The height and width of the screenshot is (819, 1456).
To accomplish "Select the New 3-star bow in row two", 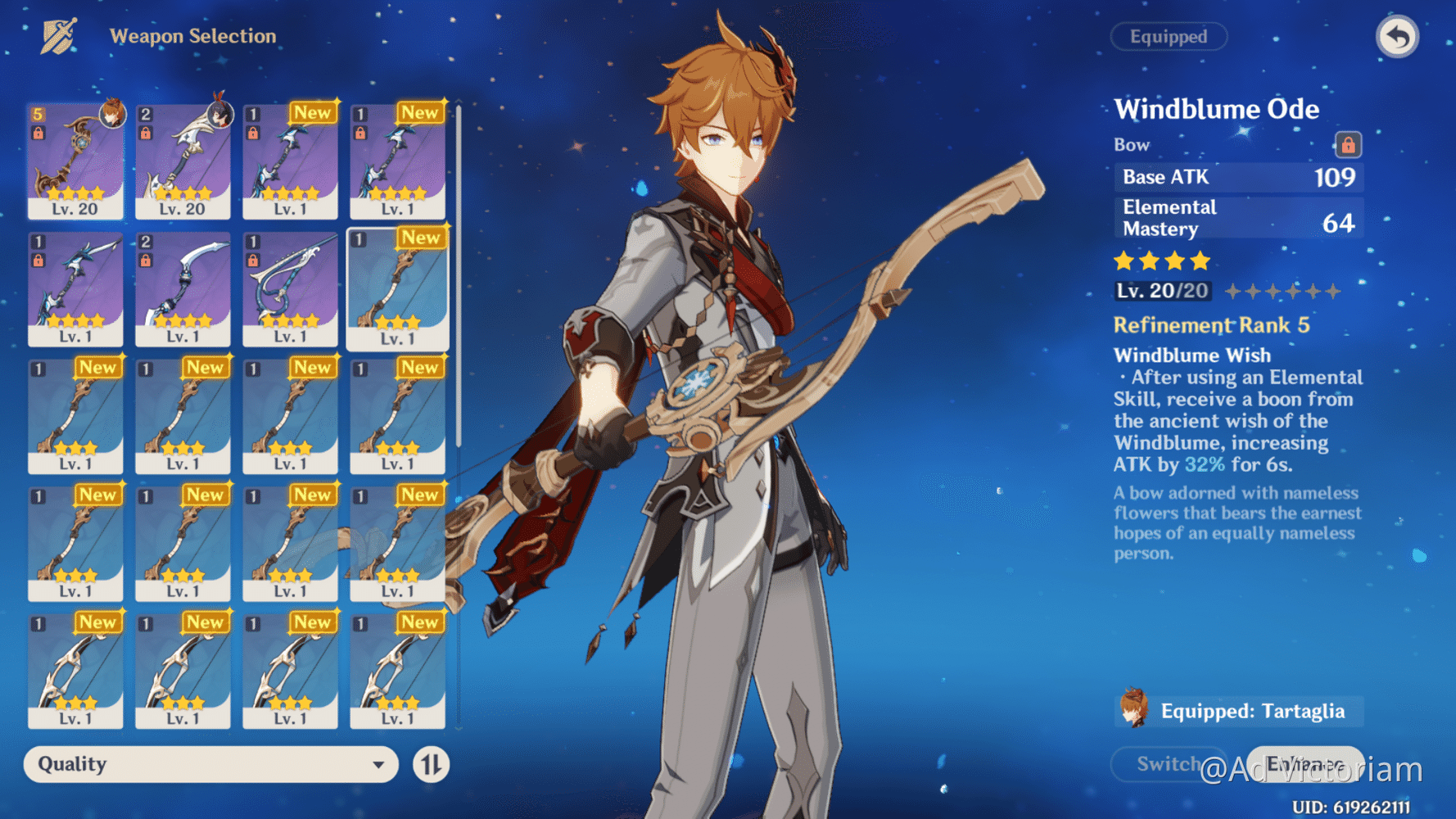I will [396, 288].
